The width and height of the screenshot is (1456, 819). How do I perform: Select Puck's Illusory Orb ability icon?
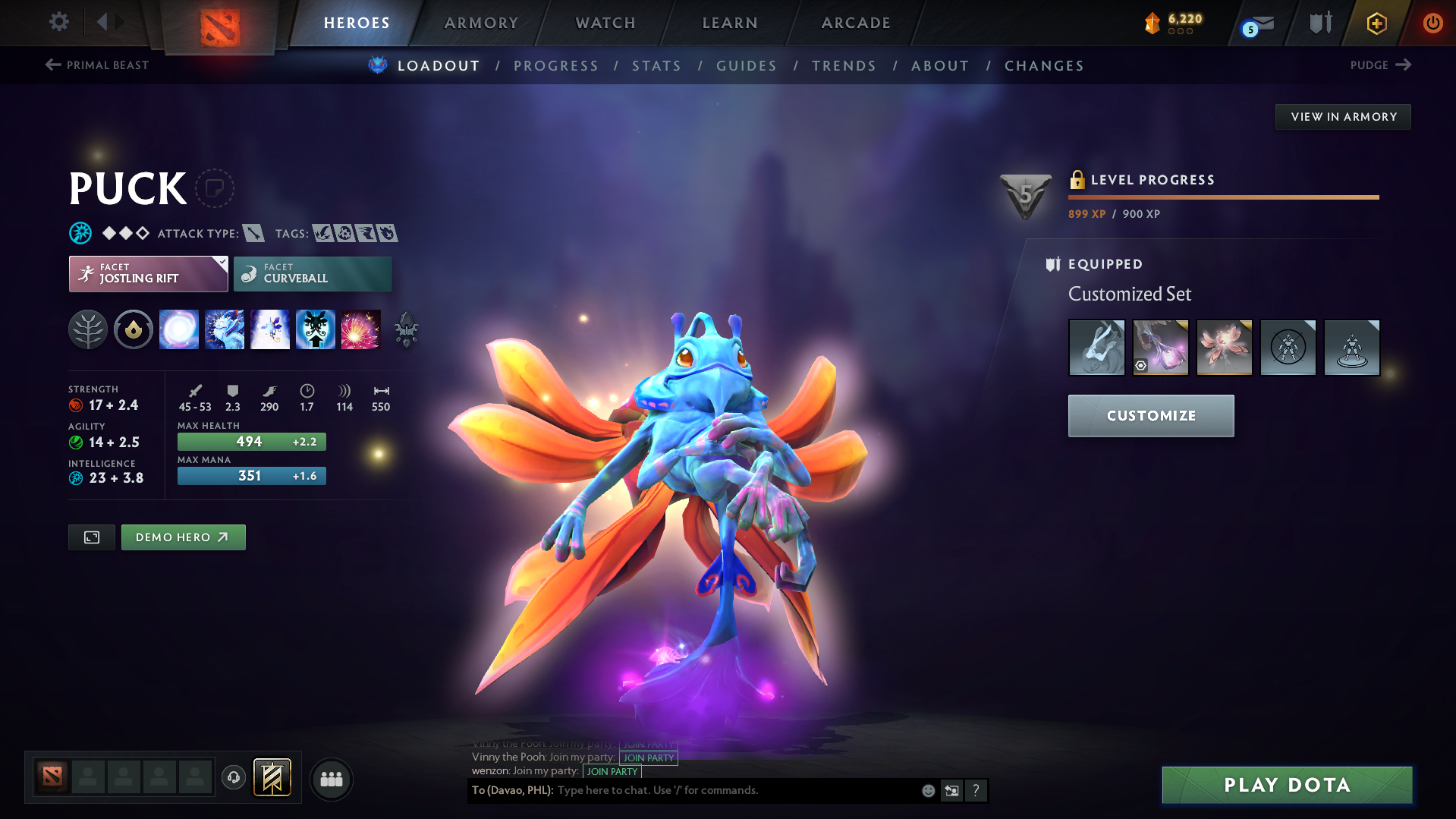[x=179, y=329]
